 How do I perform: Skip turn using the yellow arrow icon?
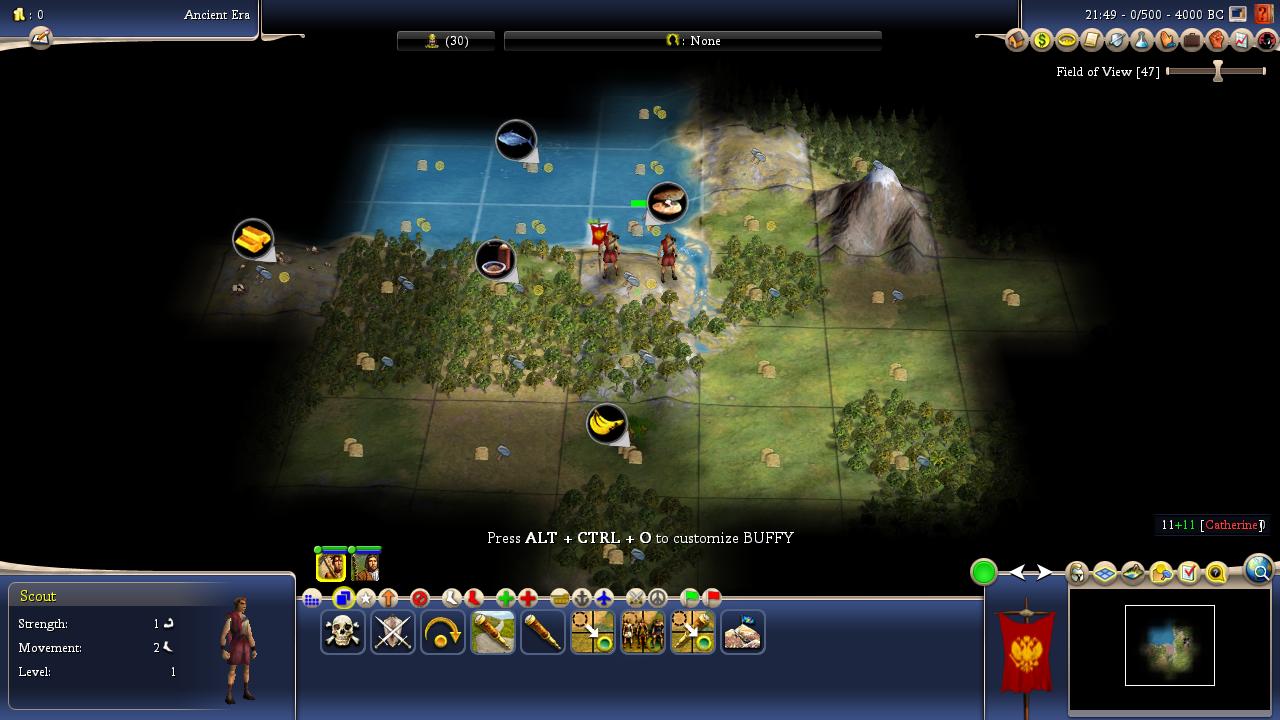point(443,632)
